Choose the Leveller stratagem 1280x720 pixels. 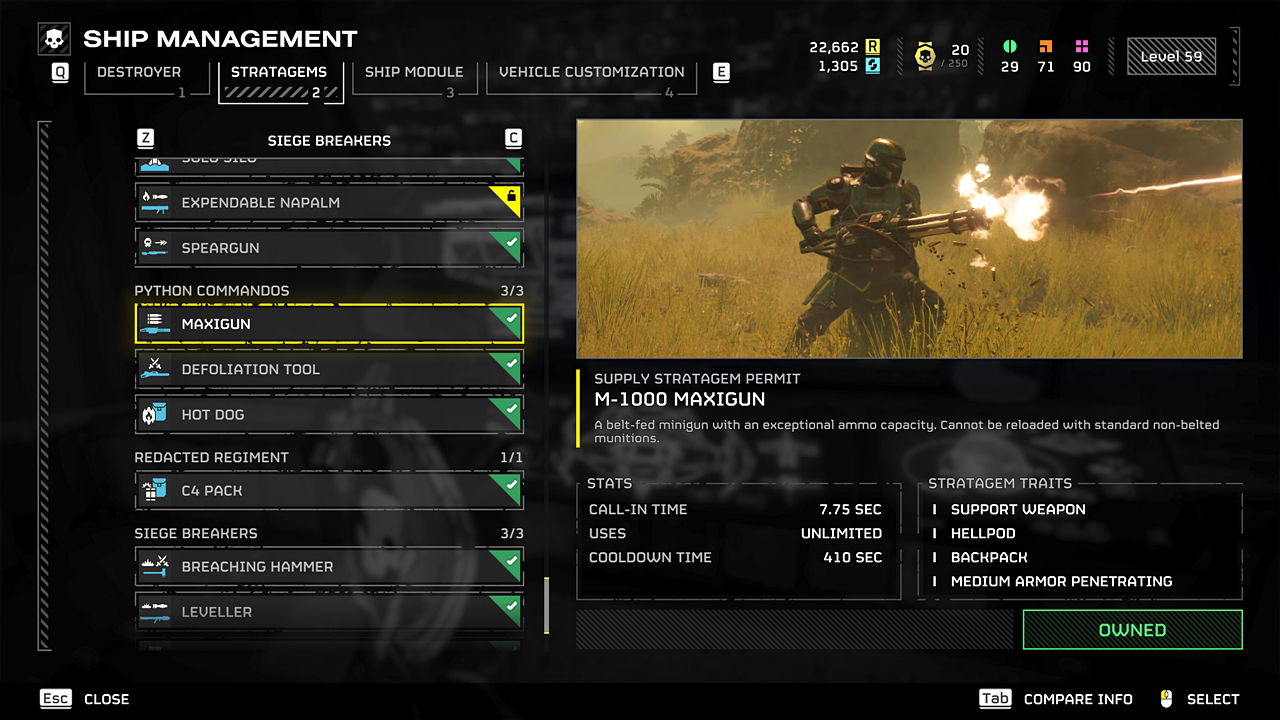328,611
